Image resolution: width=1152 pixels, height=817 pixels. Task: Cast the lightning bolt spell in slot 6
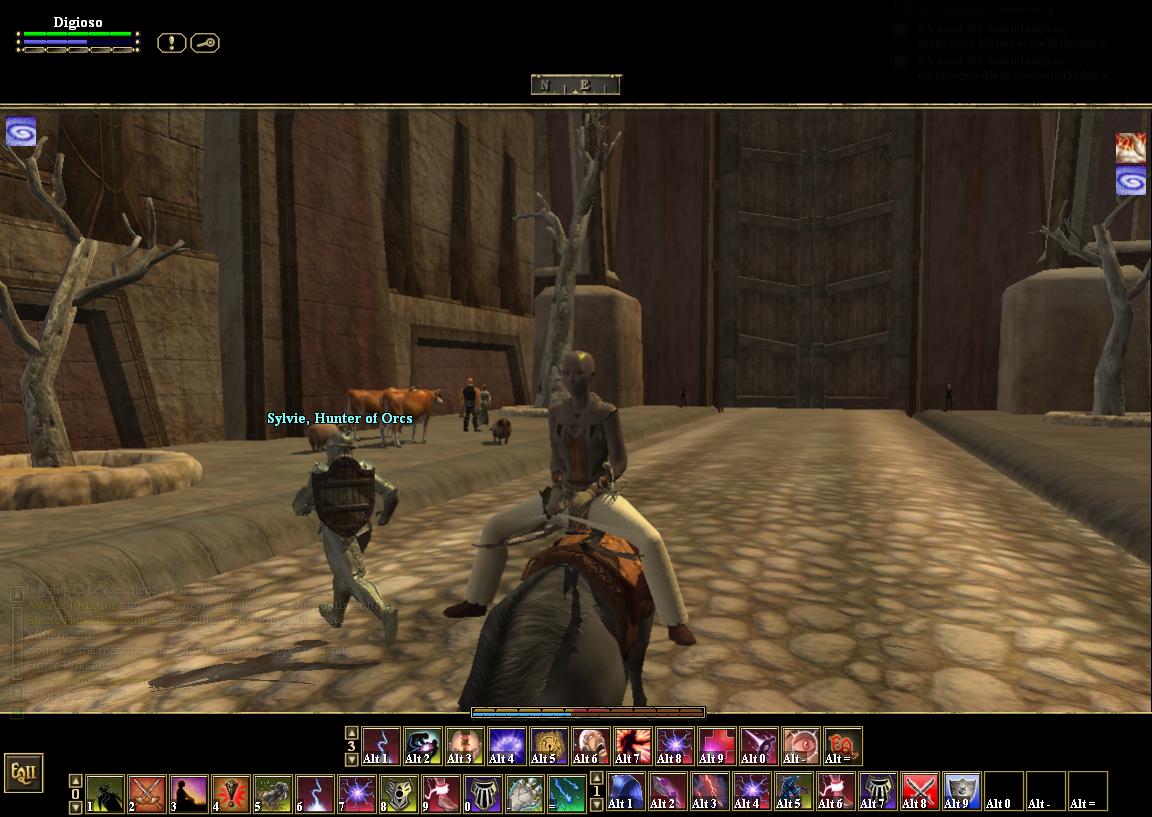click(315, 793)
